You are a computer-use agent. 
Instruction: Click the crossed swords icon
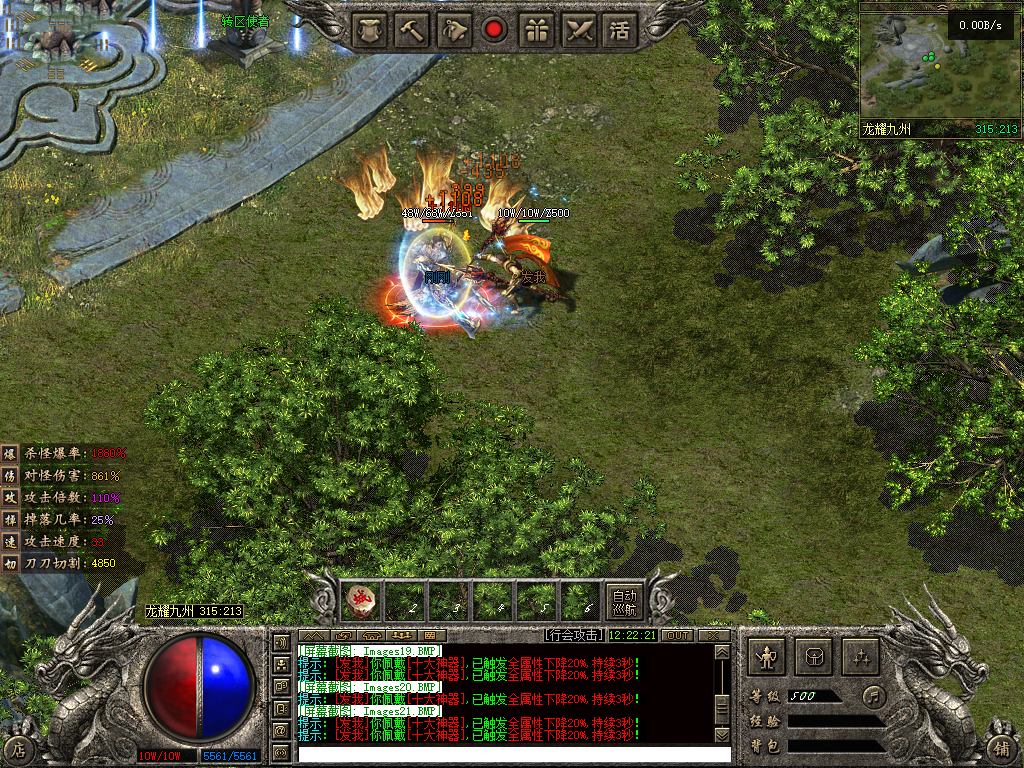pyautogui.click(x=579, y=29)
